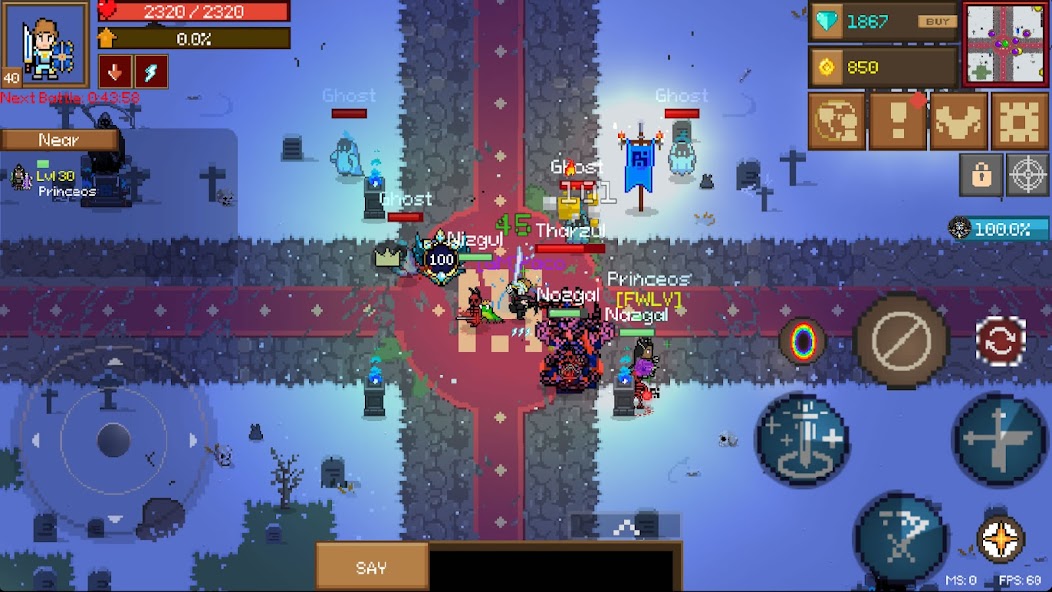The image size is (1052, 592).
Task: Open the world globe menu
Action: [x=837, y=122]
